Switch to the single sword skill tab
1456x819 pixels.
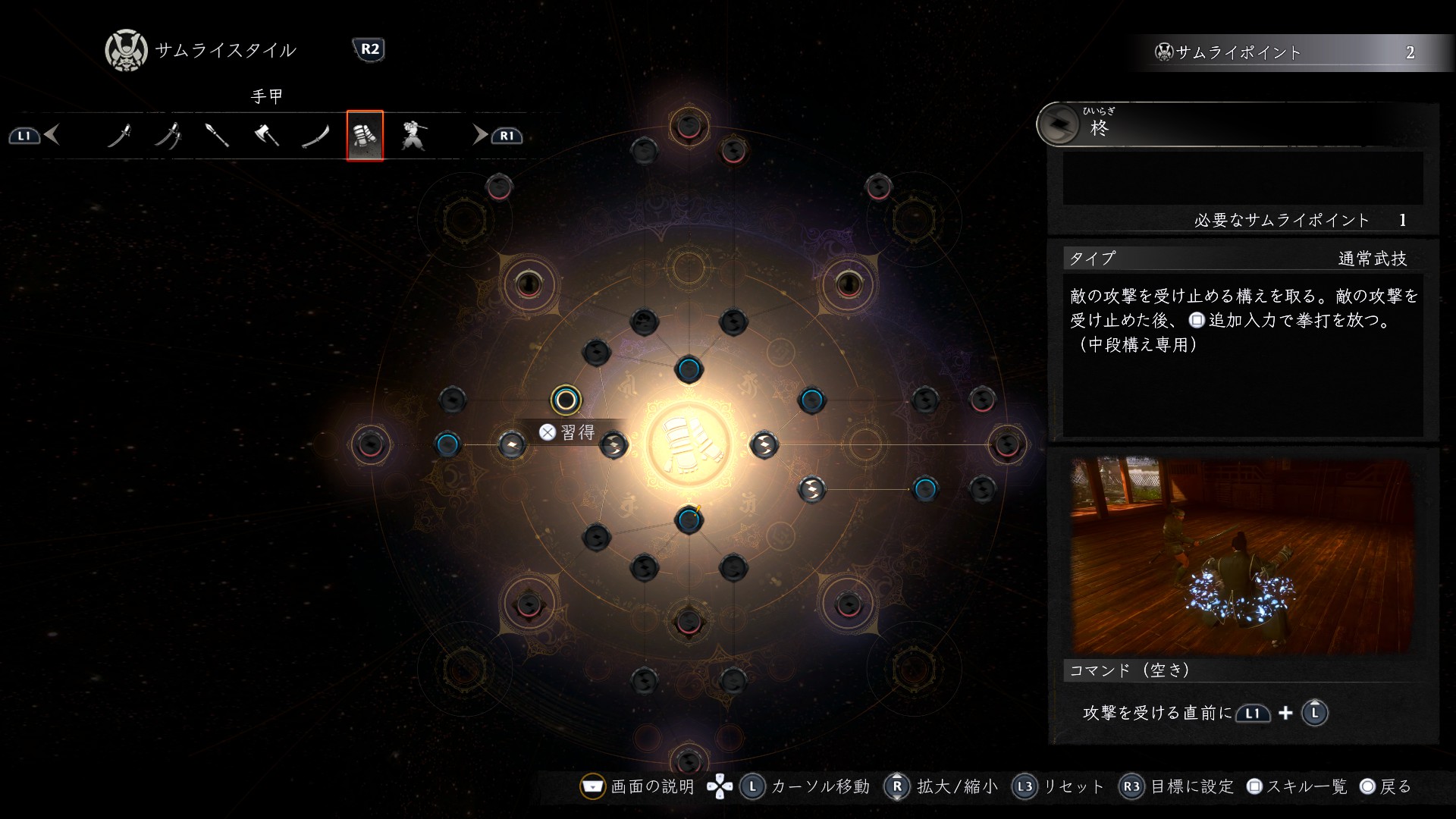120,136
